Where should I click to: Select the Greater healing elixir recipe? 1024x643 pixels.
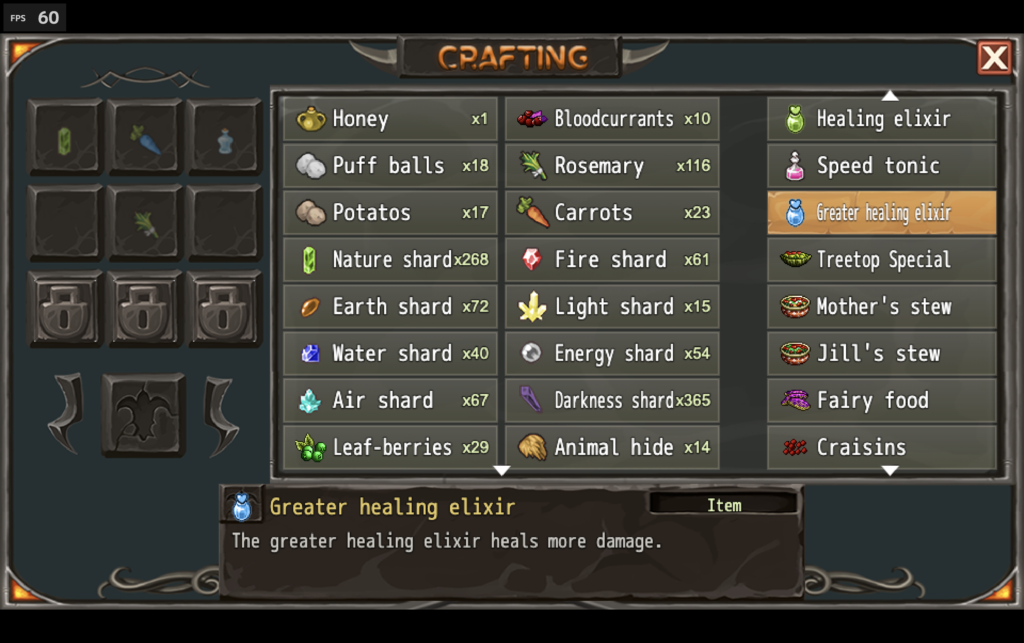pos(882,213)
